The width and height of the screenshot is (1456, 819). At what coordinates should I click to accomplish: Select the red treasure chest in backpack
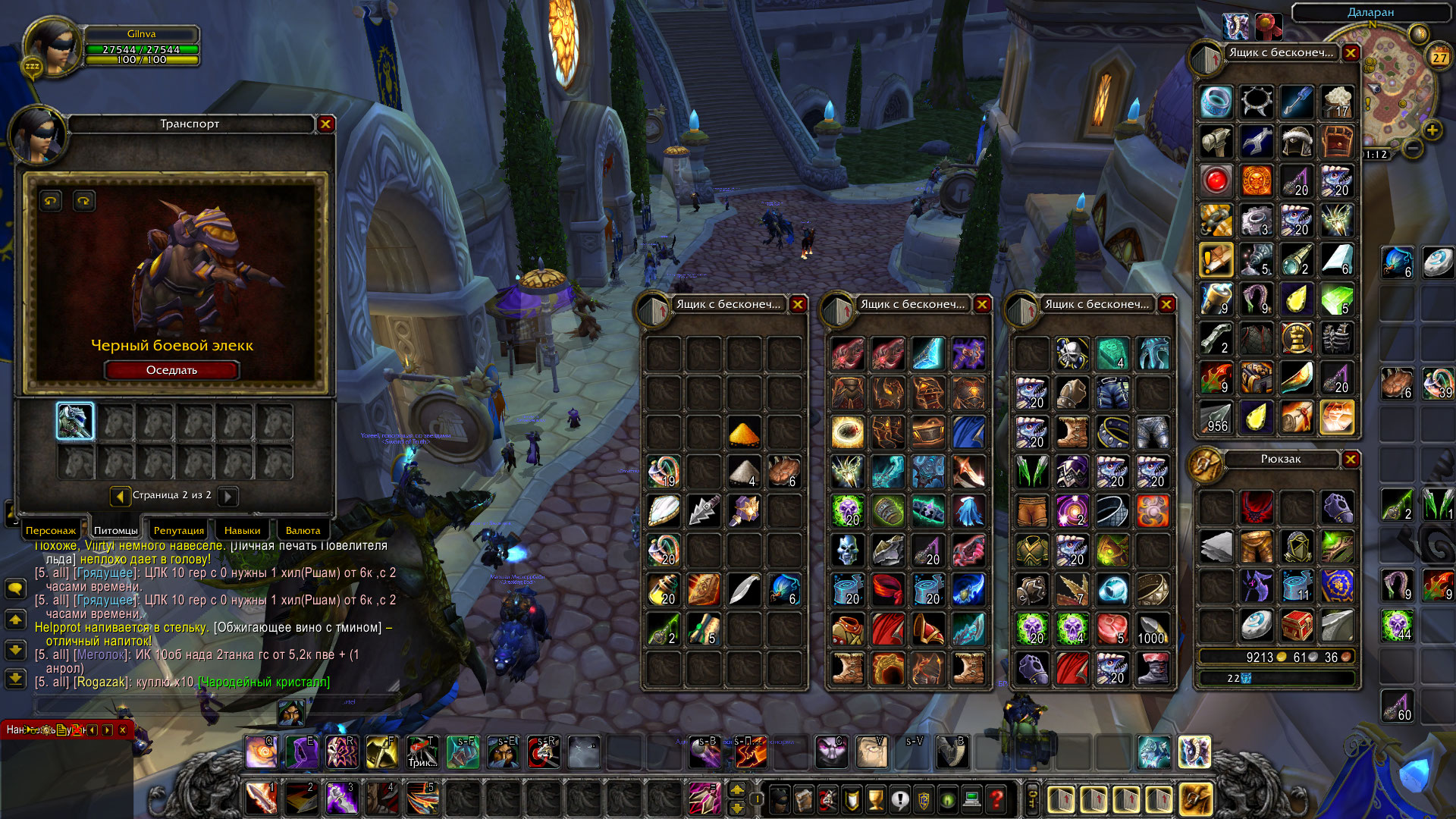(1297, 626)
